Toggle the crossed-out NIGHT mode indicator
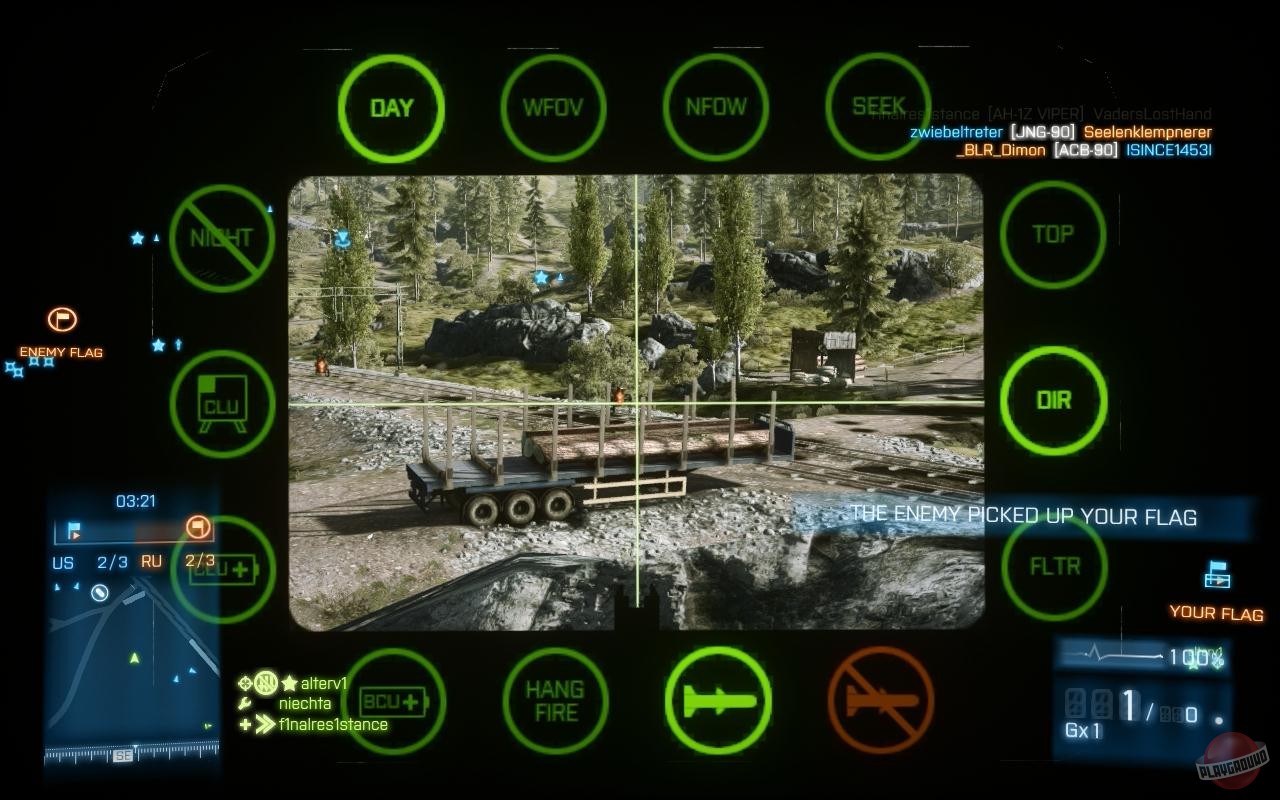Viewport: 1280px width, 800px height. click(x=222, y=238)
